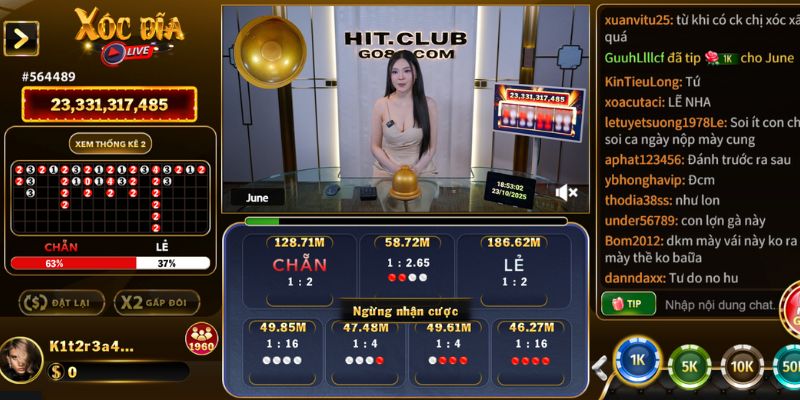Viewport: 800px width, 400px height.
Task: Open the Xem Thống Kê 2 statistics
Action: 110,144
